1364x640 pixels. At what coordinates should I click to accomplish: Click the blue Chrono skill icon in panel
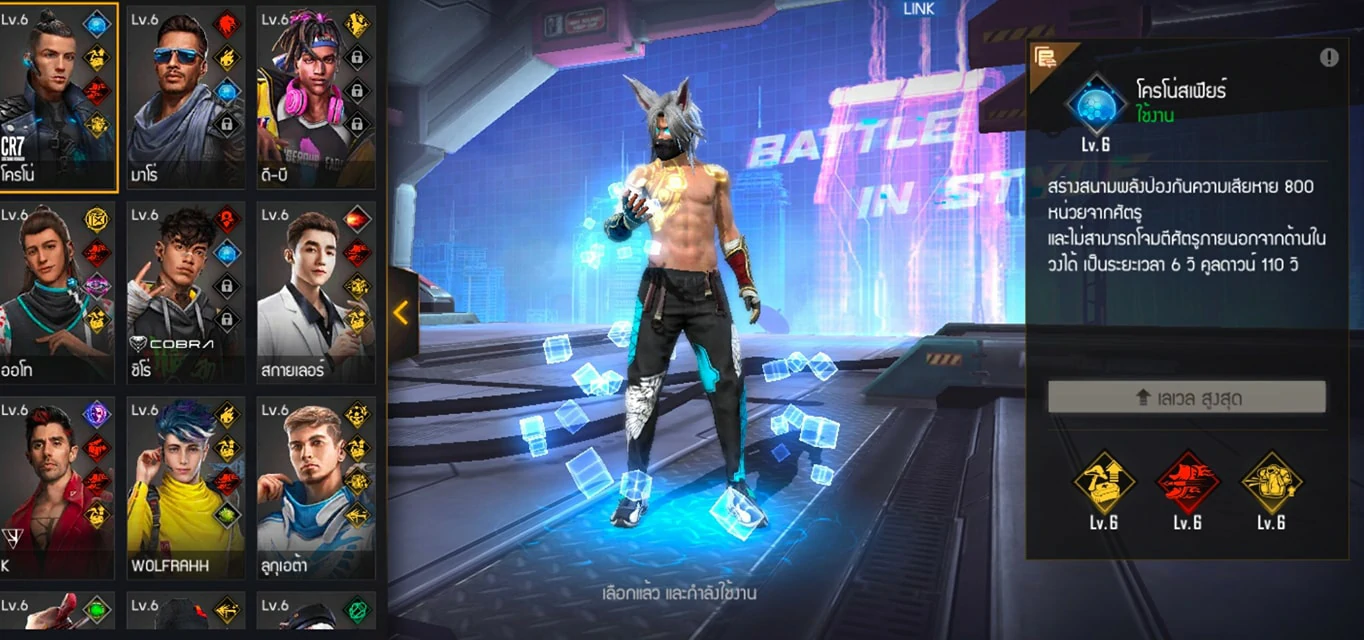(1096, 104)
